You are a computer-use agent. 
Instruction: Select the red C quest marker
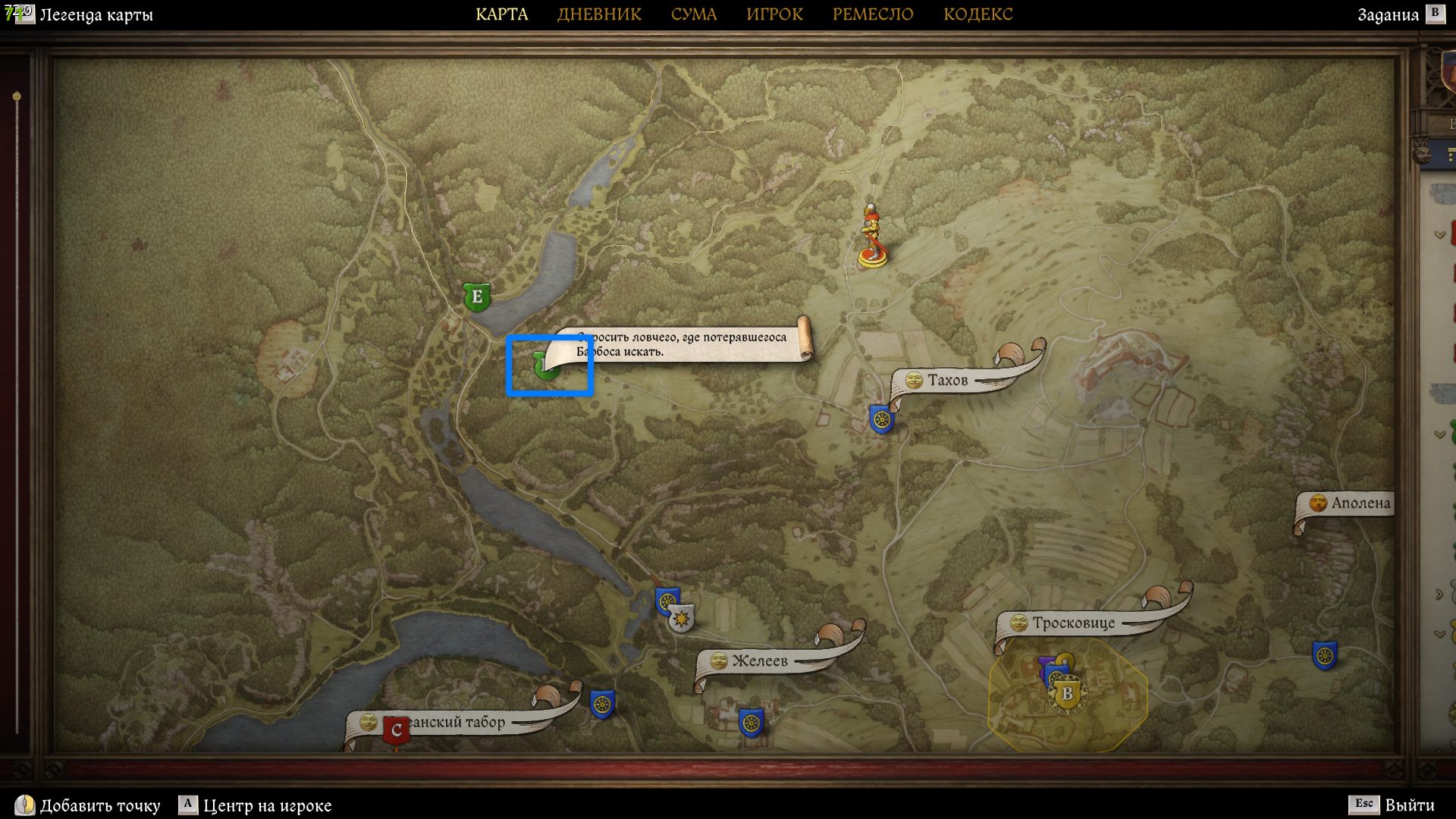click(395, 731)
